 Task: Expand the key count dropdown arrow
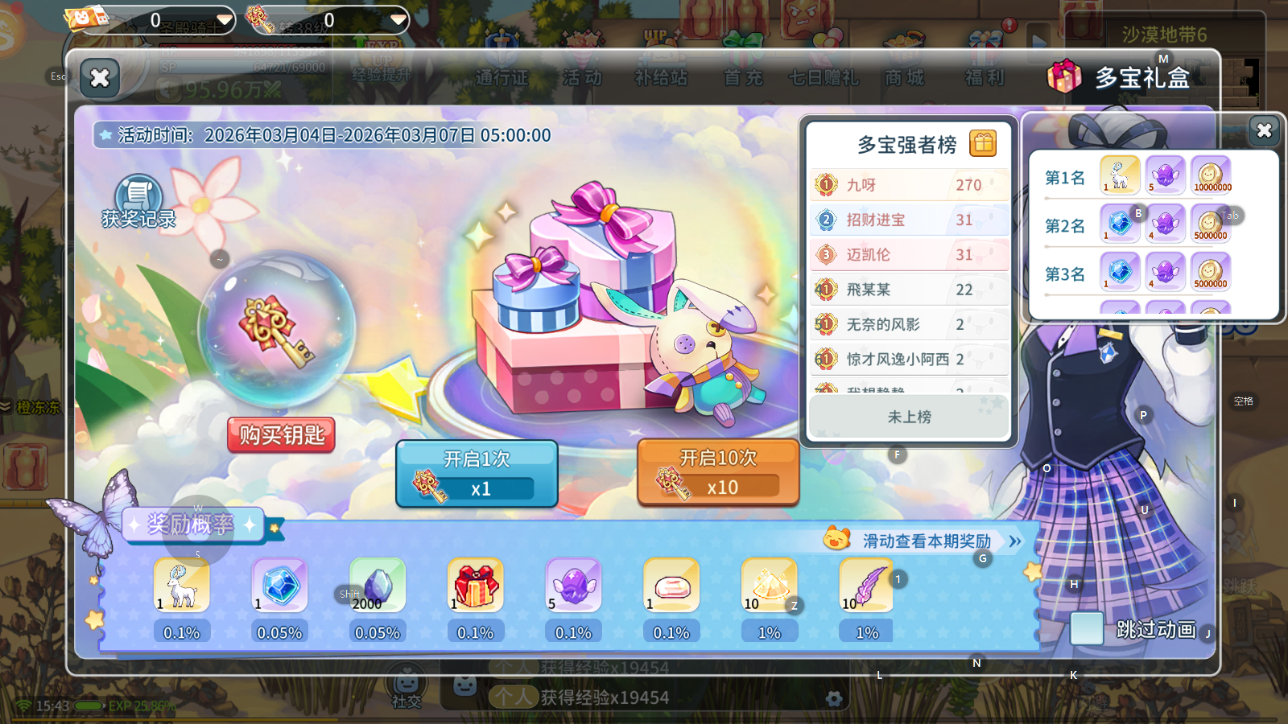[398, 18]
